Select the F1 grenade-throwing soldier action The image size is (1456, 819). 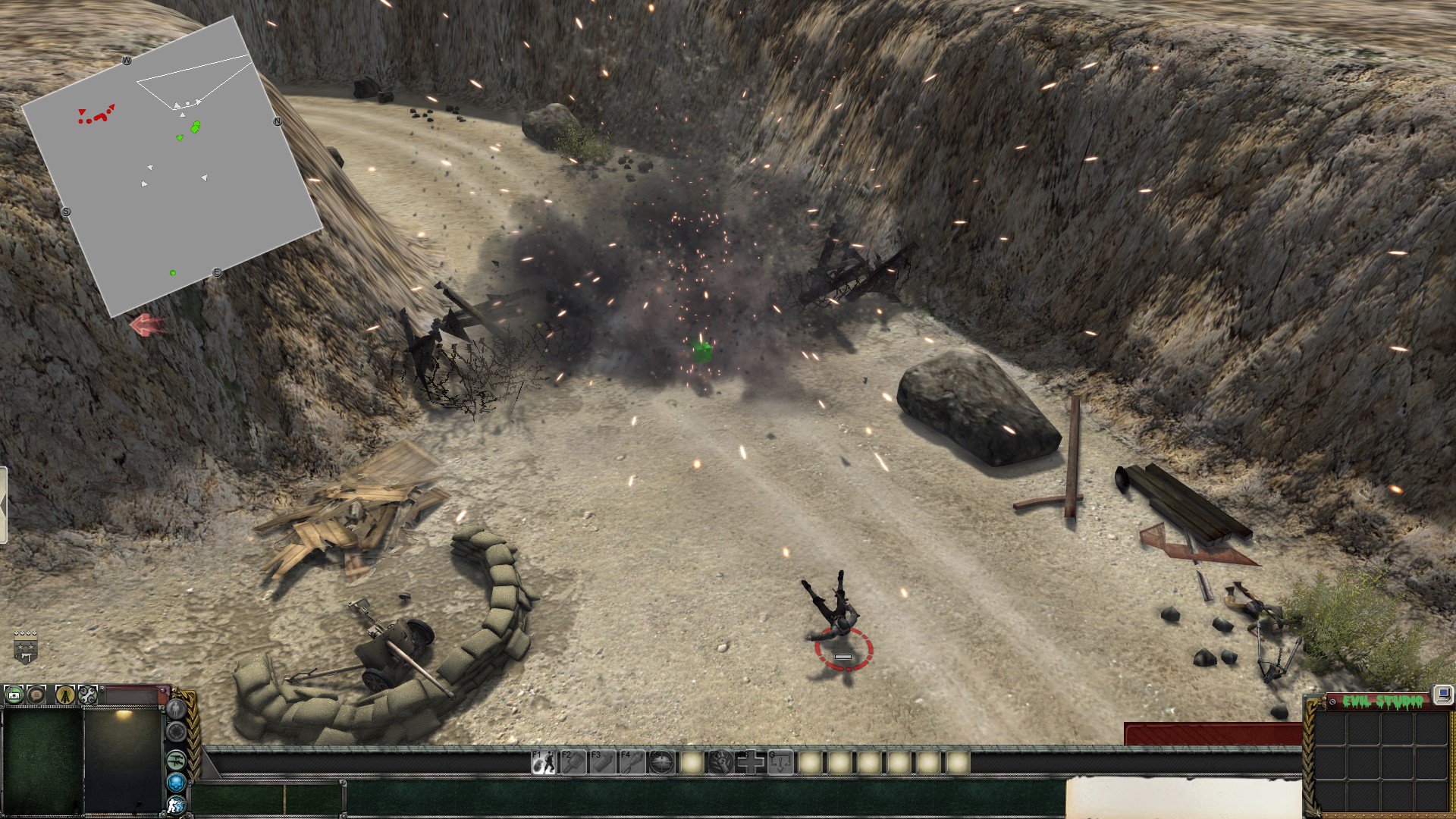coord(543,761)
